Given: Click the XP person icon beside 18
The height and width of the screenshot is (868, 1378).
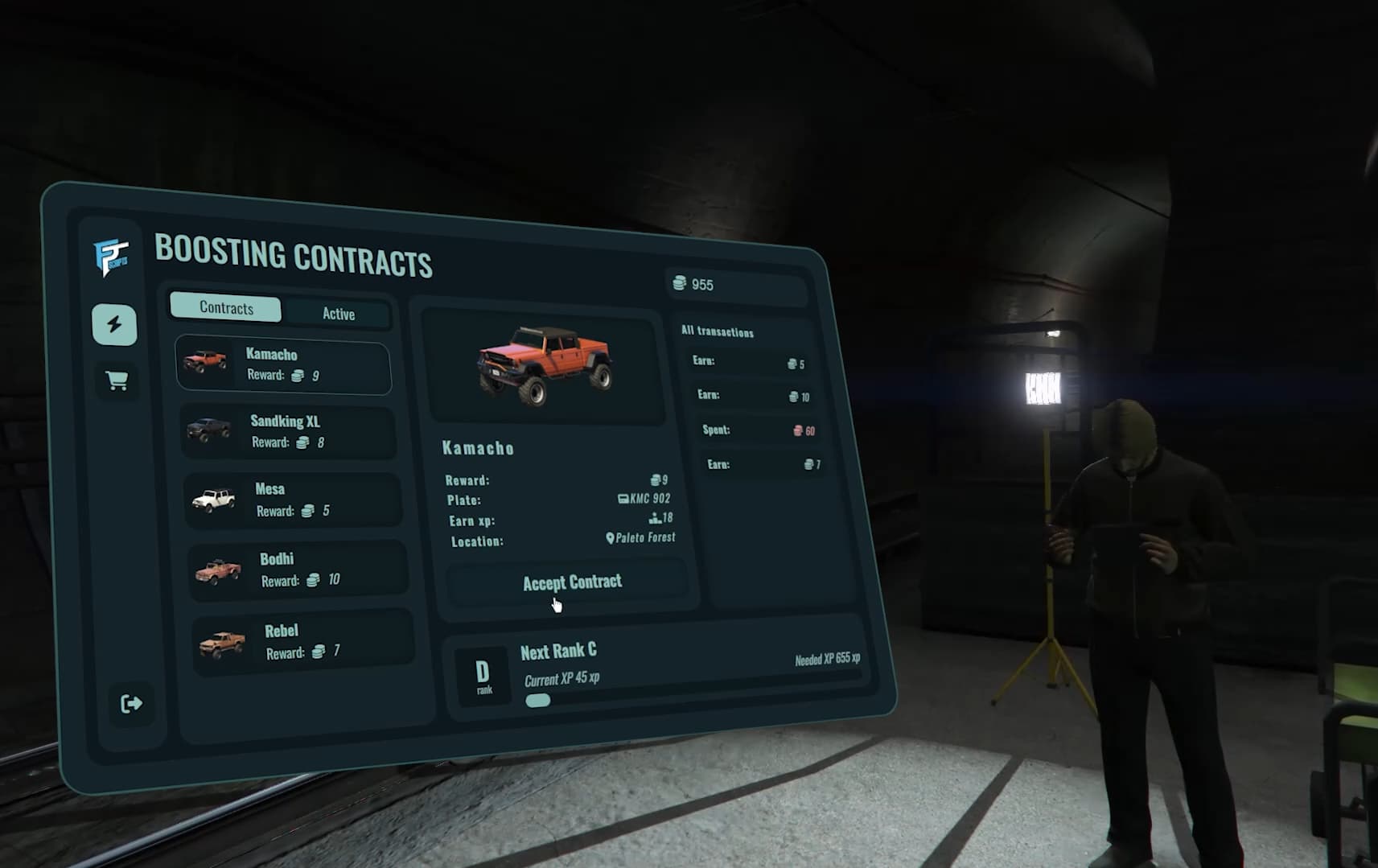Looking at the screenshot, I should click(x=653, y=518).
